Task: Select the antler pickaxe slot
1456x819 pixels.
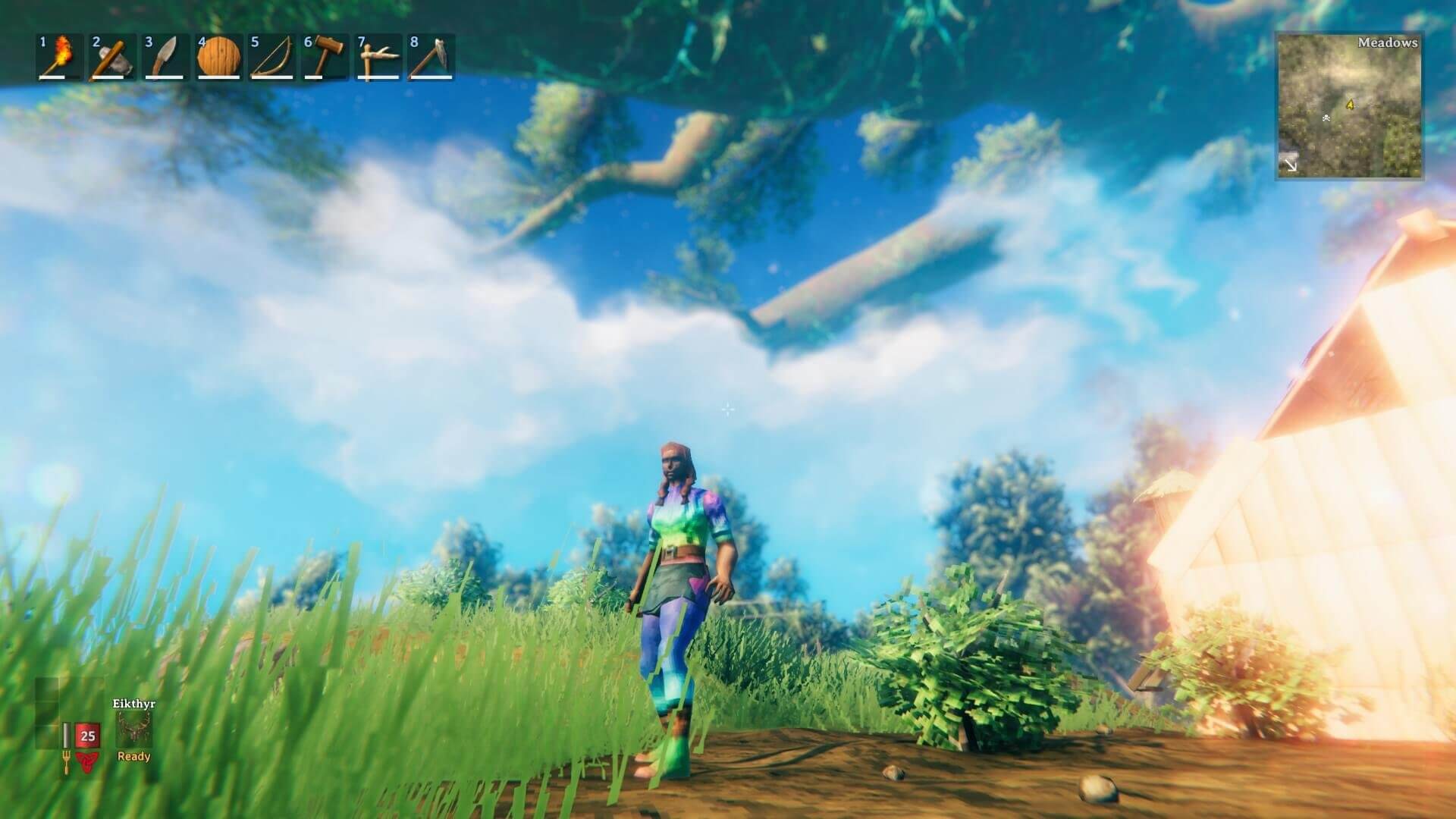Action: pyautogui.click(x=378, y=57)
